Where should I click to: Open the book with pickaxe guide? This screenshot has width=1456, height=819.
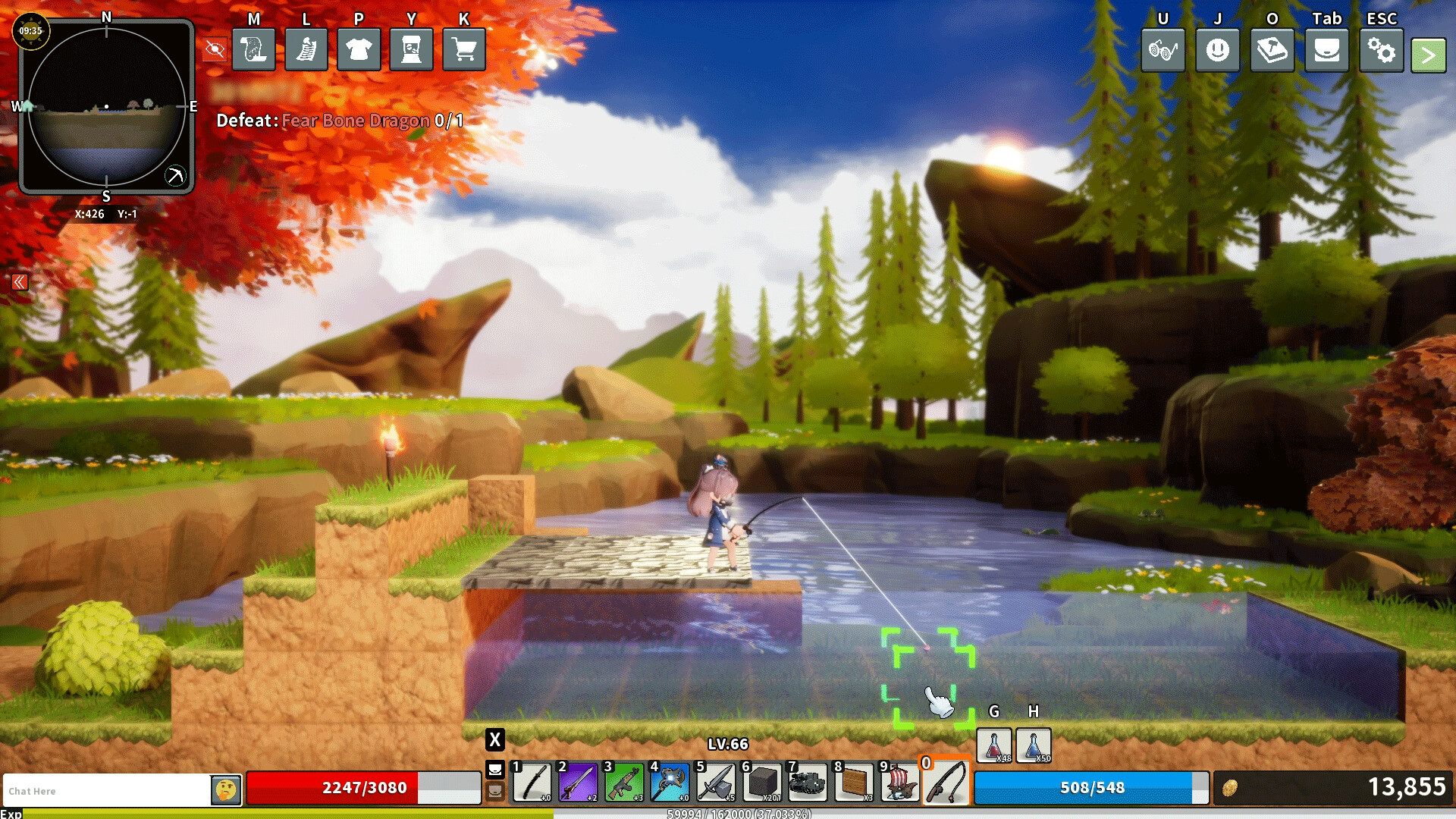(x=1272, y=51)
